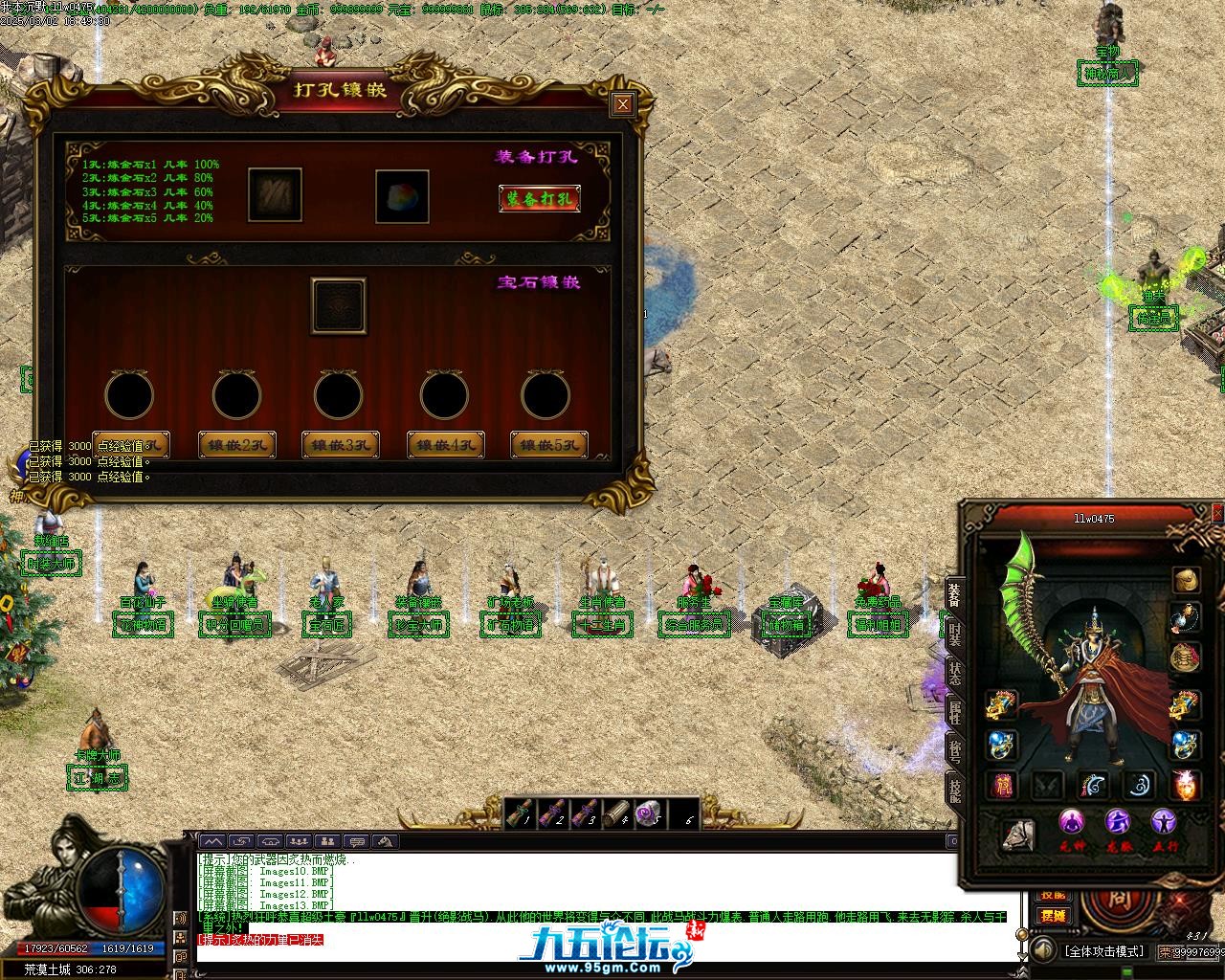Image resolution: width=1225 pixels, height=980 pixels.
Task: Click the green 装备打孔 punch button
Action: coord(540,199)
